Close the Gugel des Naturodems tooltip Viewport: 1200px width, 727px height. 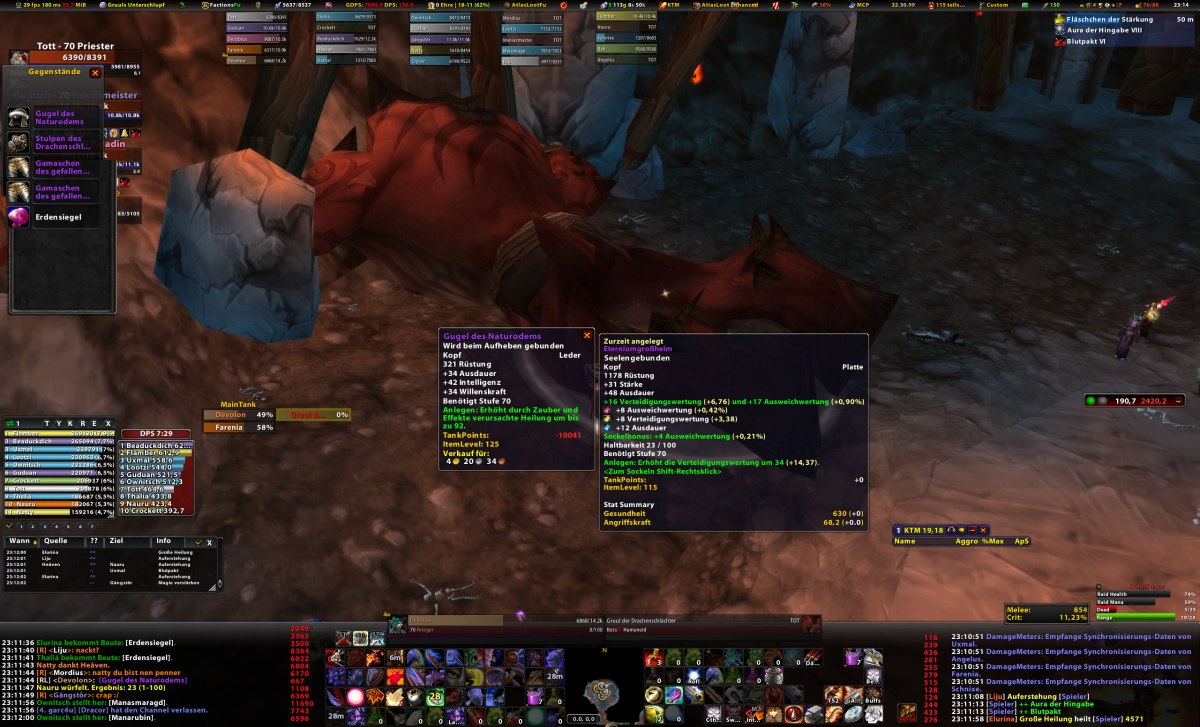(x=587, y=335)
